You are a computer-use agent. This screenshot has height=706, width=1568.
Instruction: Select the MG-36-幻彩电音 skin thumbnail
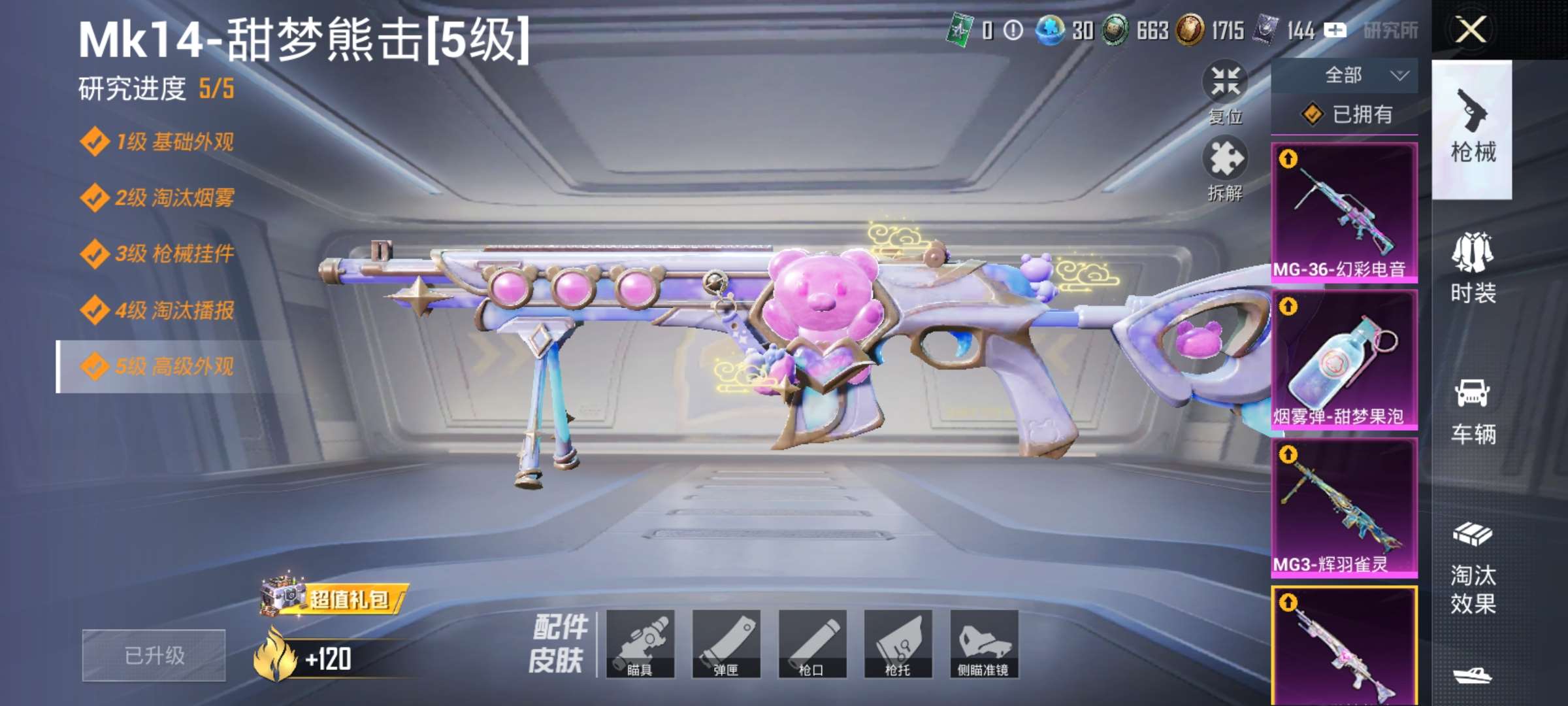coord(1344,212)
